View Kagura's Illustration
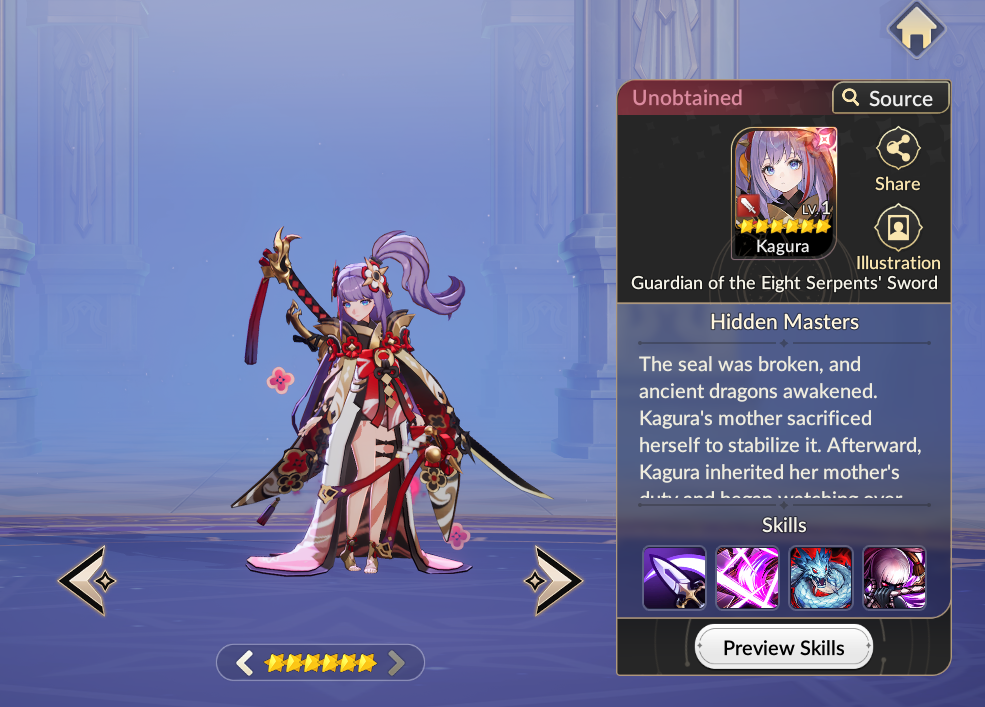Viewport: 985px width, 707px height. point(898,238)
